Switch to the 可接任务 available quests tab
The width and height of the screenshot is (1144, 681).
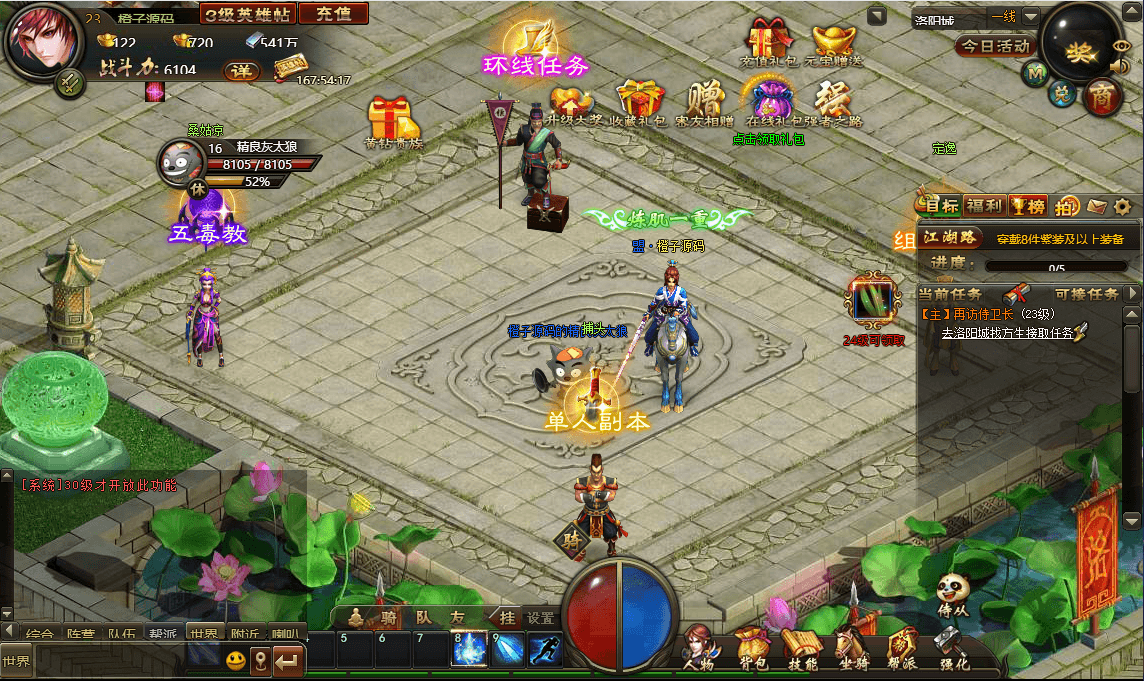pyautogui.click(x=1086, y=294)
